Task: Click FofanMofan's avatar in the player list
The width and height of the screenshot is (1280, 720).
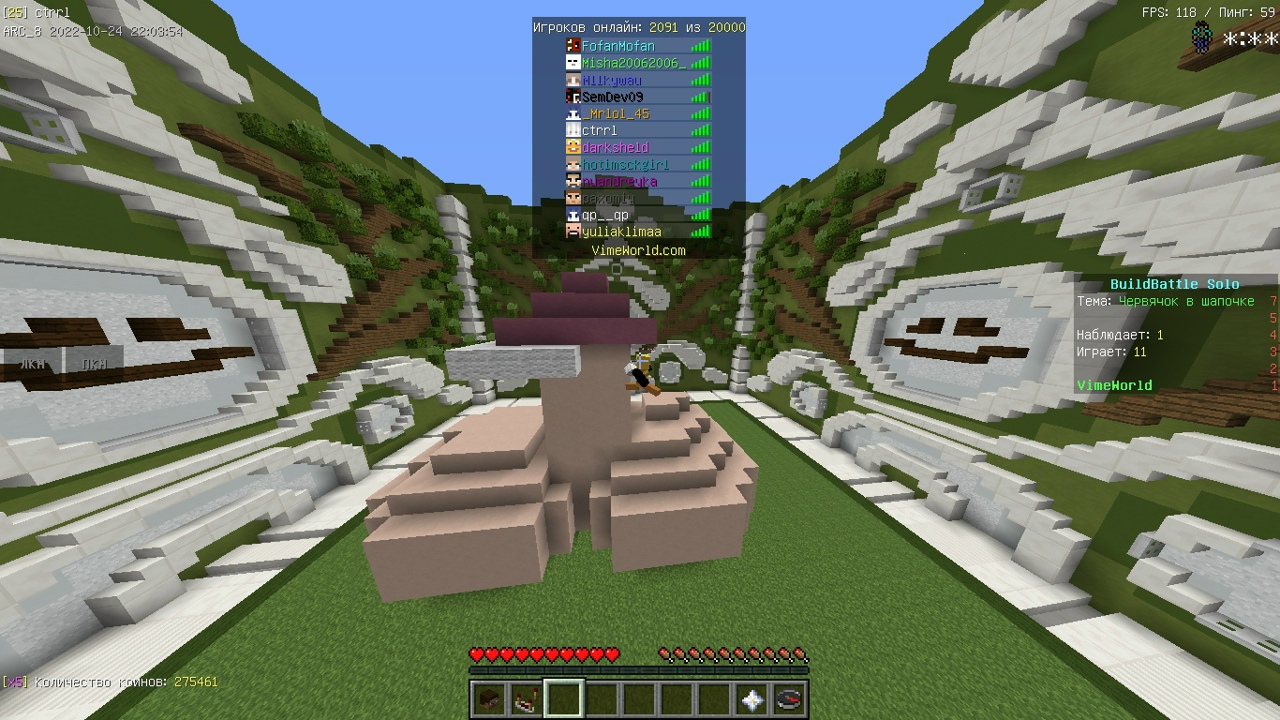Action: 573,45
